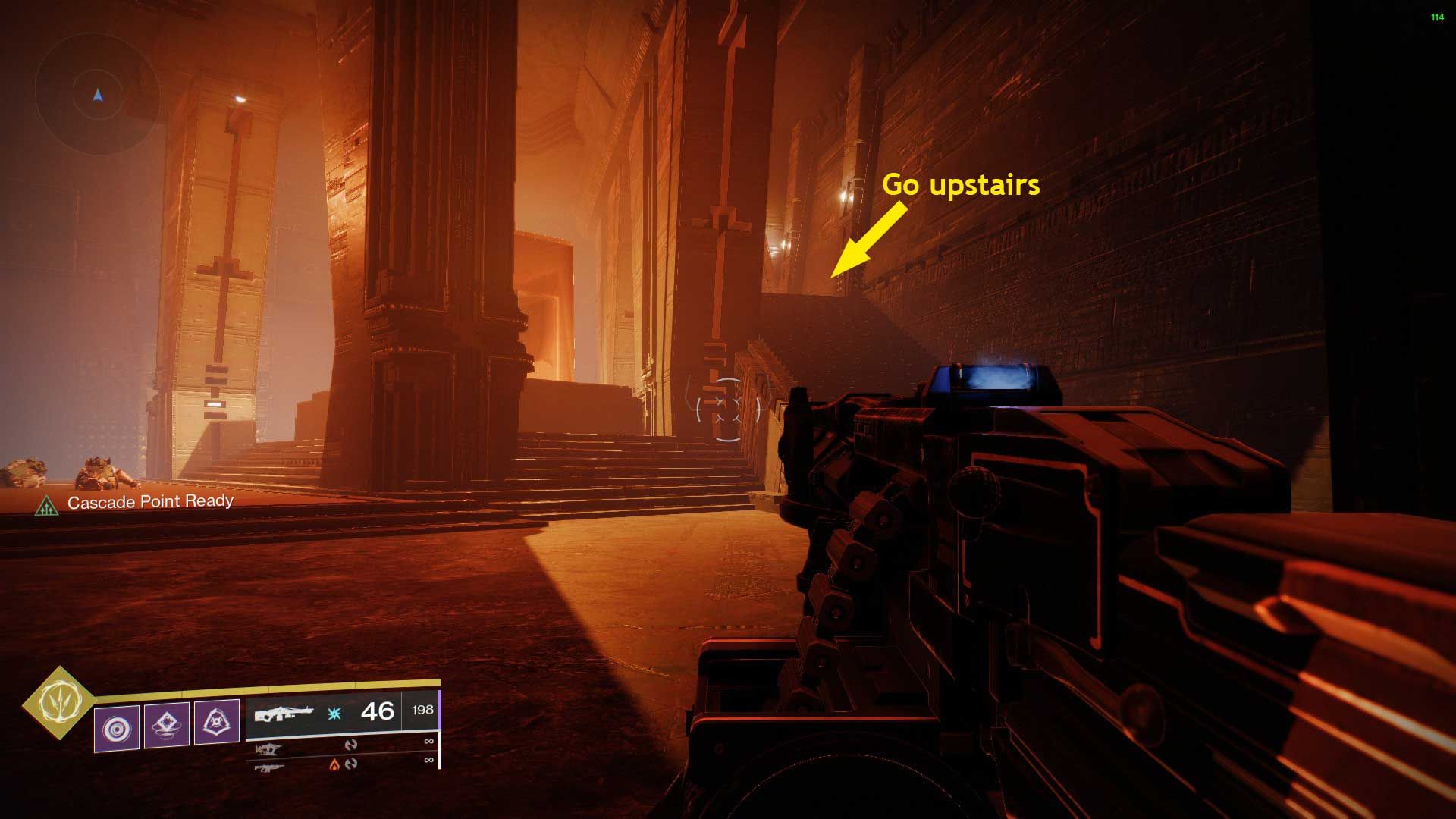Click the blue compass arrow on the radar

click(96, 96)
